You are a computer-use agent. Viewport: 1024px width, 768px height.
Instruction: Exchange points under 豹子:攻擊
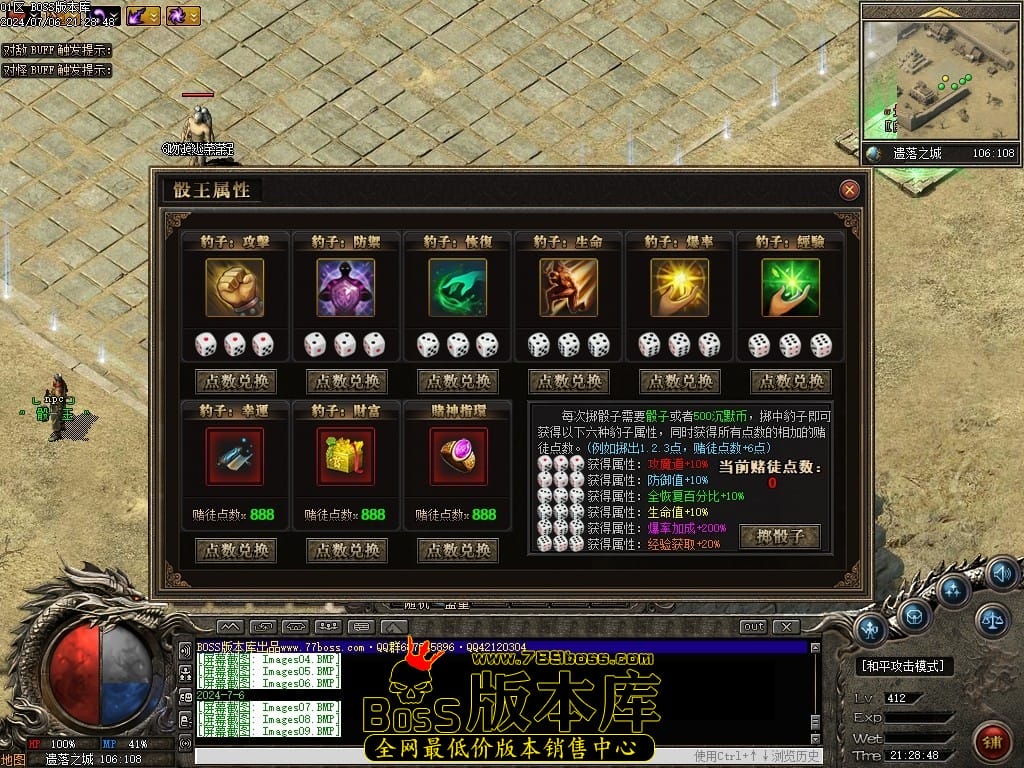236,382
